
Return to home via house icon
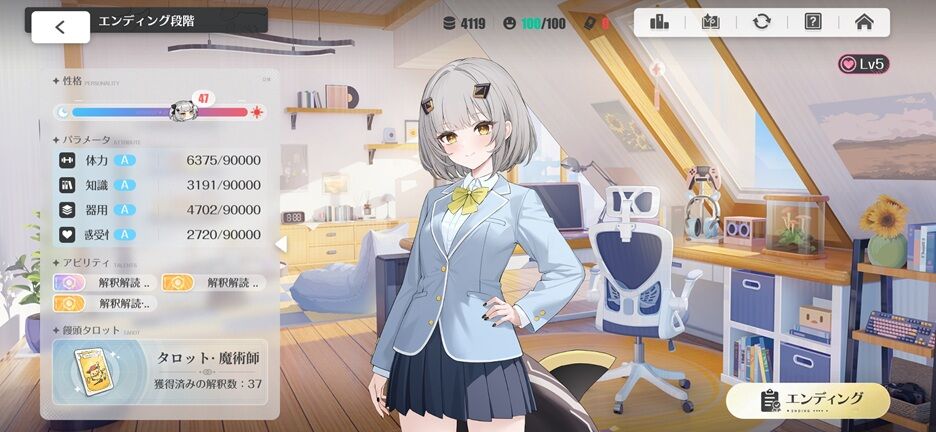coord(864,21)
